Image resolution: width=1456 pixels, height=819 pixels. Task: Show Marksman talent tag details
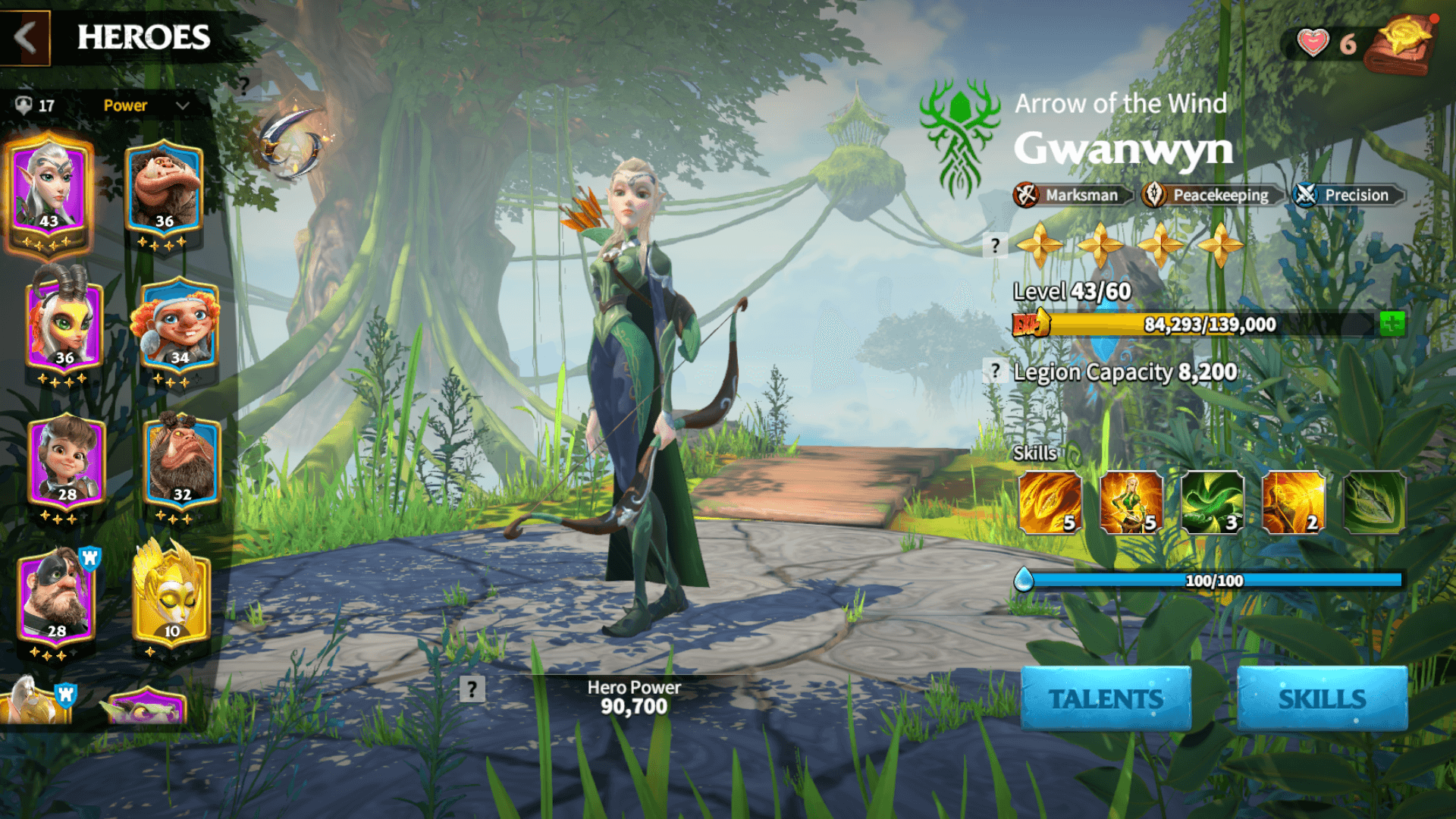[1072, 195]
